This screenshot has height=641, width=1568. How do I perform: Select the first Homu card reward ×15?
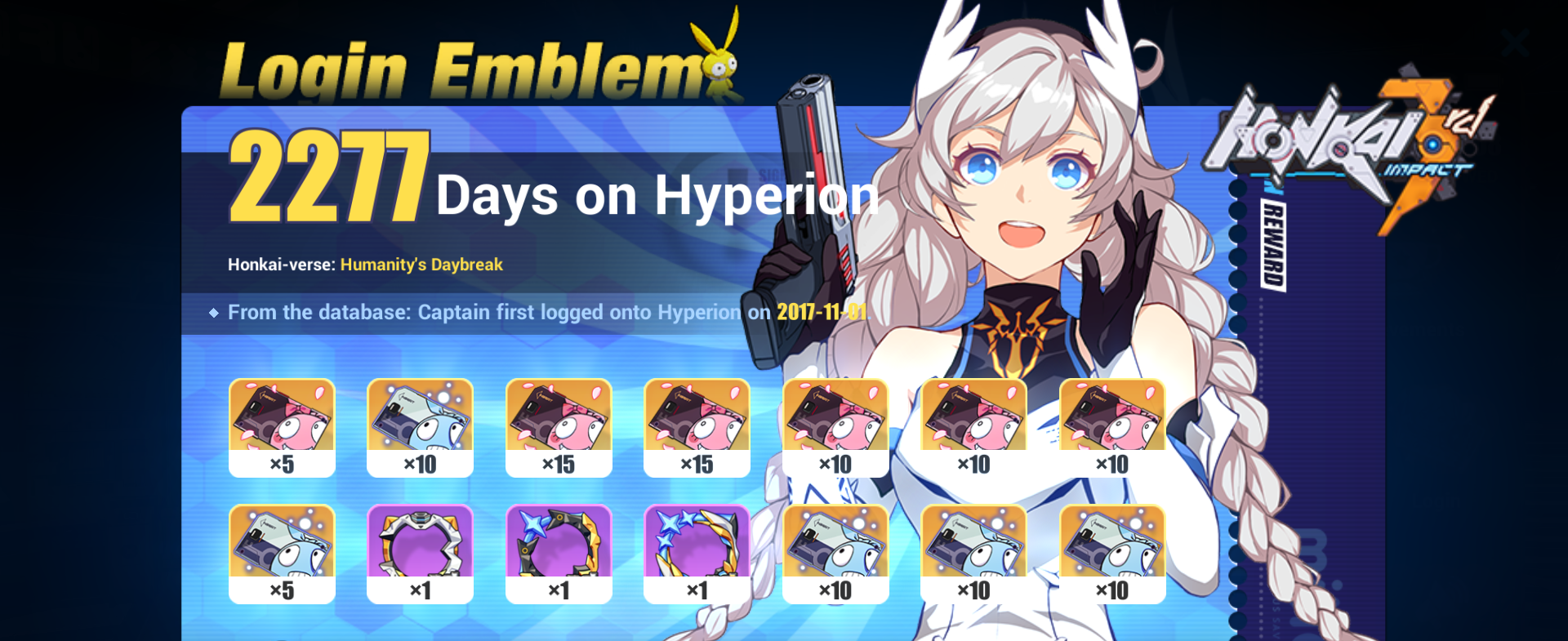click(x=559, y=425)
